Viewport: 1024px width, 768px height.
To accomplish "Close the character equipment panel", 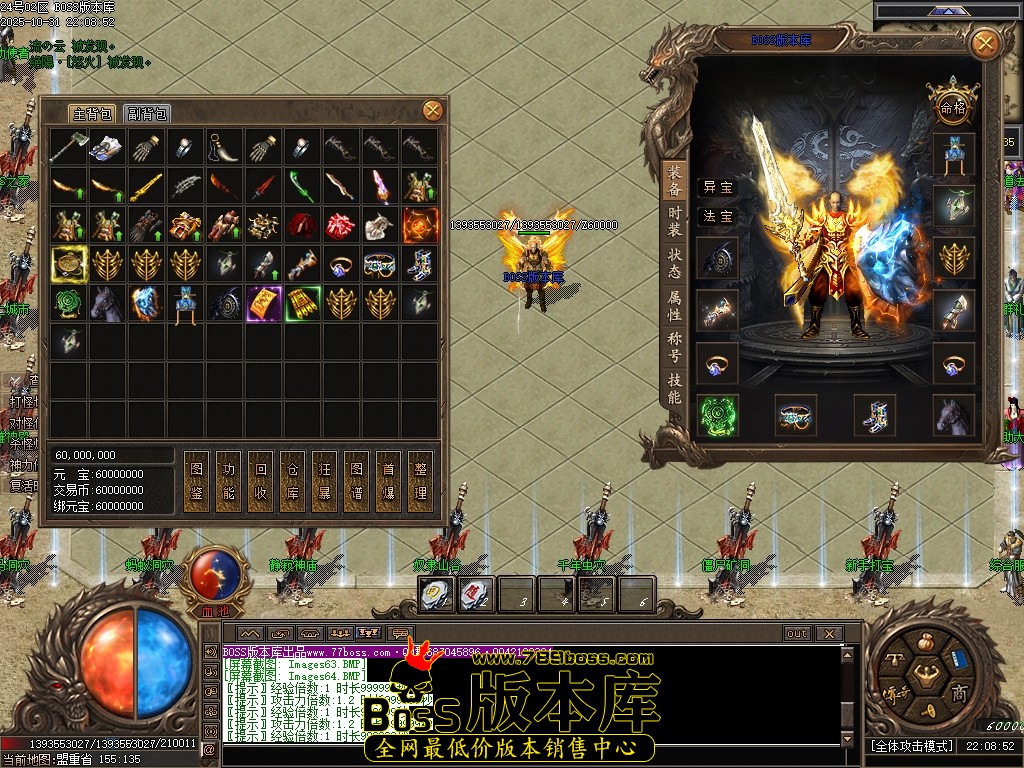I will click(985, 43).
